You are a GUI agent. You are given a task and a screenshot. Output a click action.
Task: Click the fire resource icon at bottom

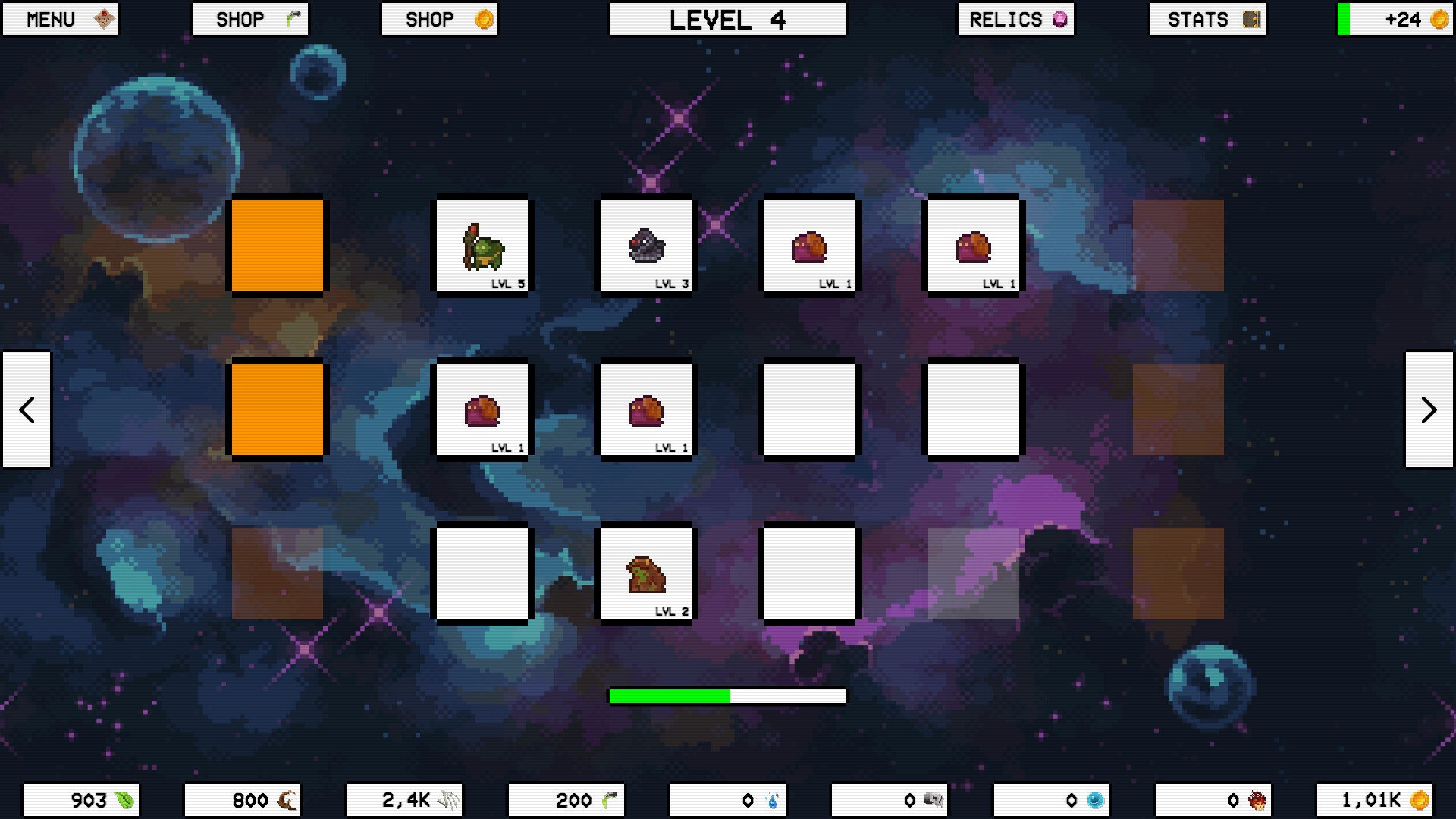1257,799
